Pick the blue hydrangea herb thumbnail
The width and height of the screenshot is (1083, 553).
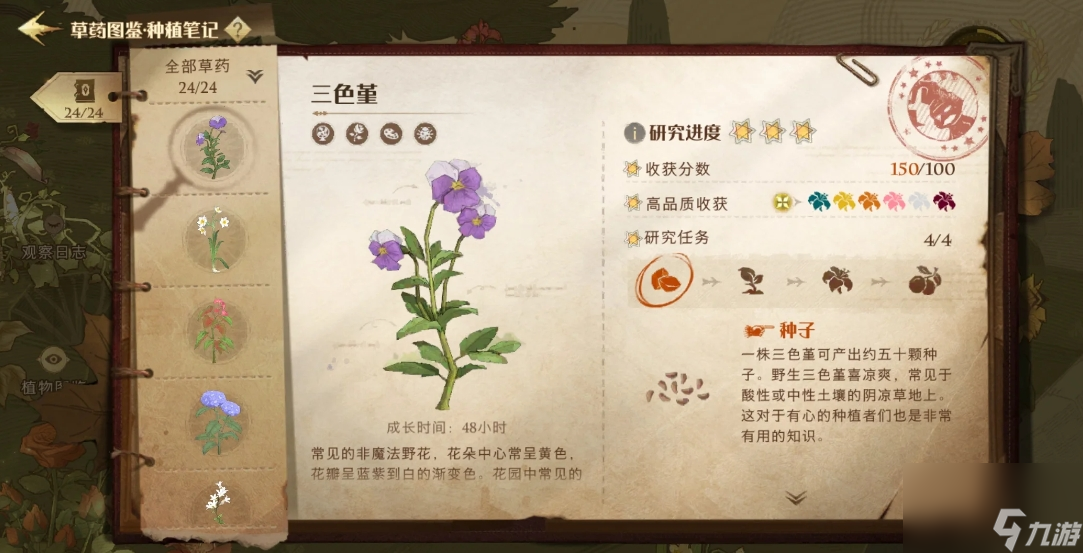(218, 418)
